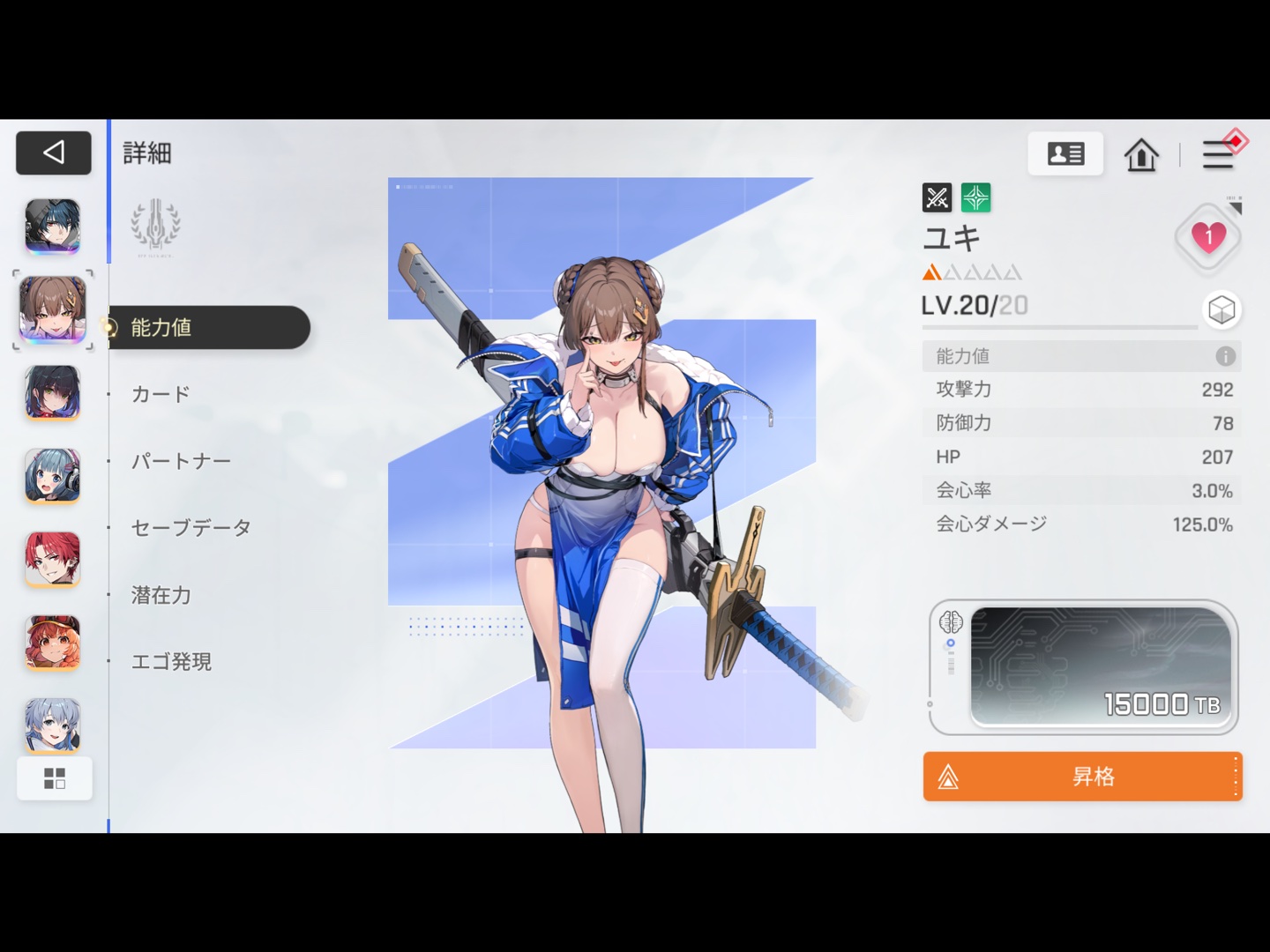The image size is (1270, 952).
Task: Return to the home screen
Action: click(1141, 155)
